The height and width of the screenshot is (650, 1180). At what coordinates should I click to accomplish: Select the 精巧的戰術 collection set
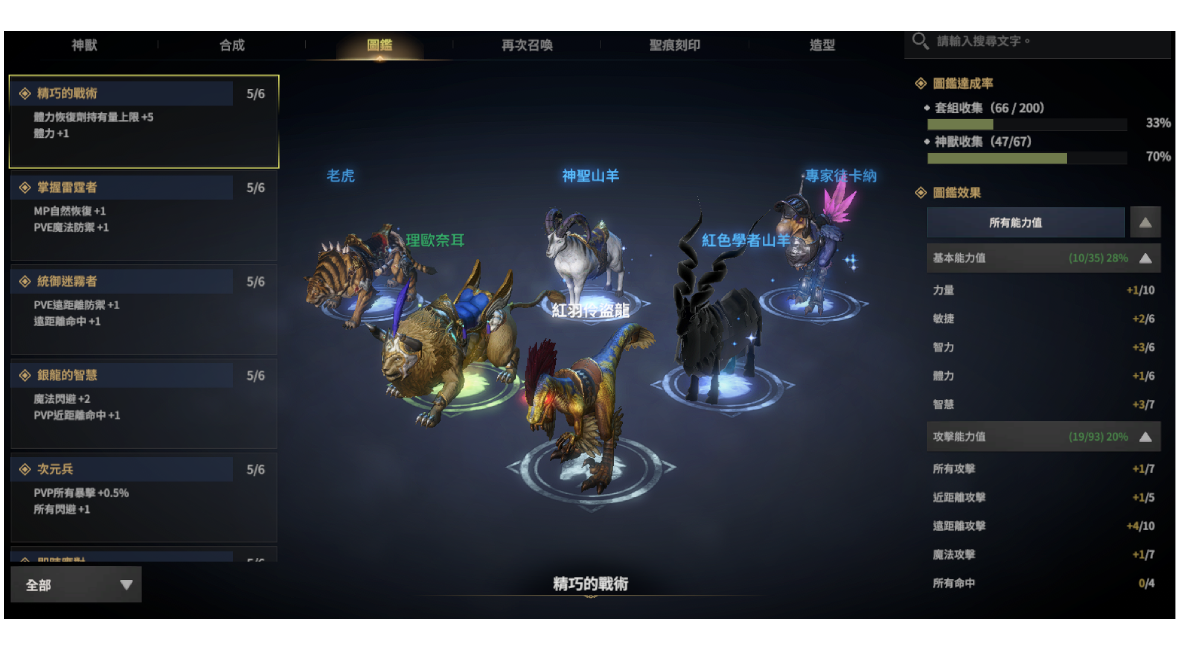click(x=143, y=121)
